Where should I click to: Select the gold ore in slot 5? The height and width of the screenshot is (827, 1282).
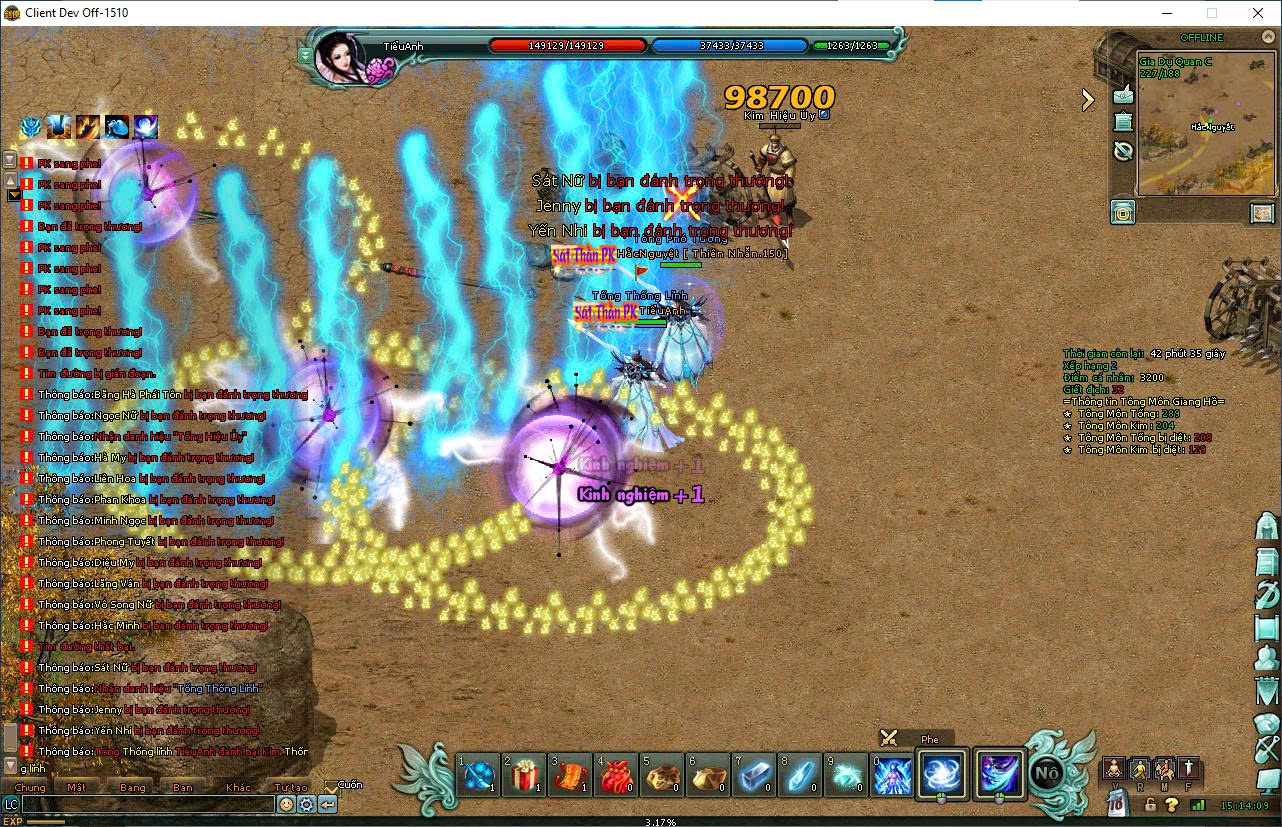pyautogui.click(x=662, y=775)
